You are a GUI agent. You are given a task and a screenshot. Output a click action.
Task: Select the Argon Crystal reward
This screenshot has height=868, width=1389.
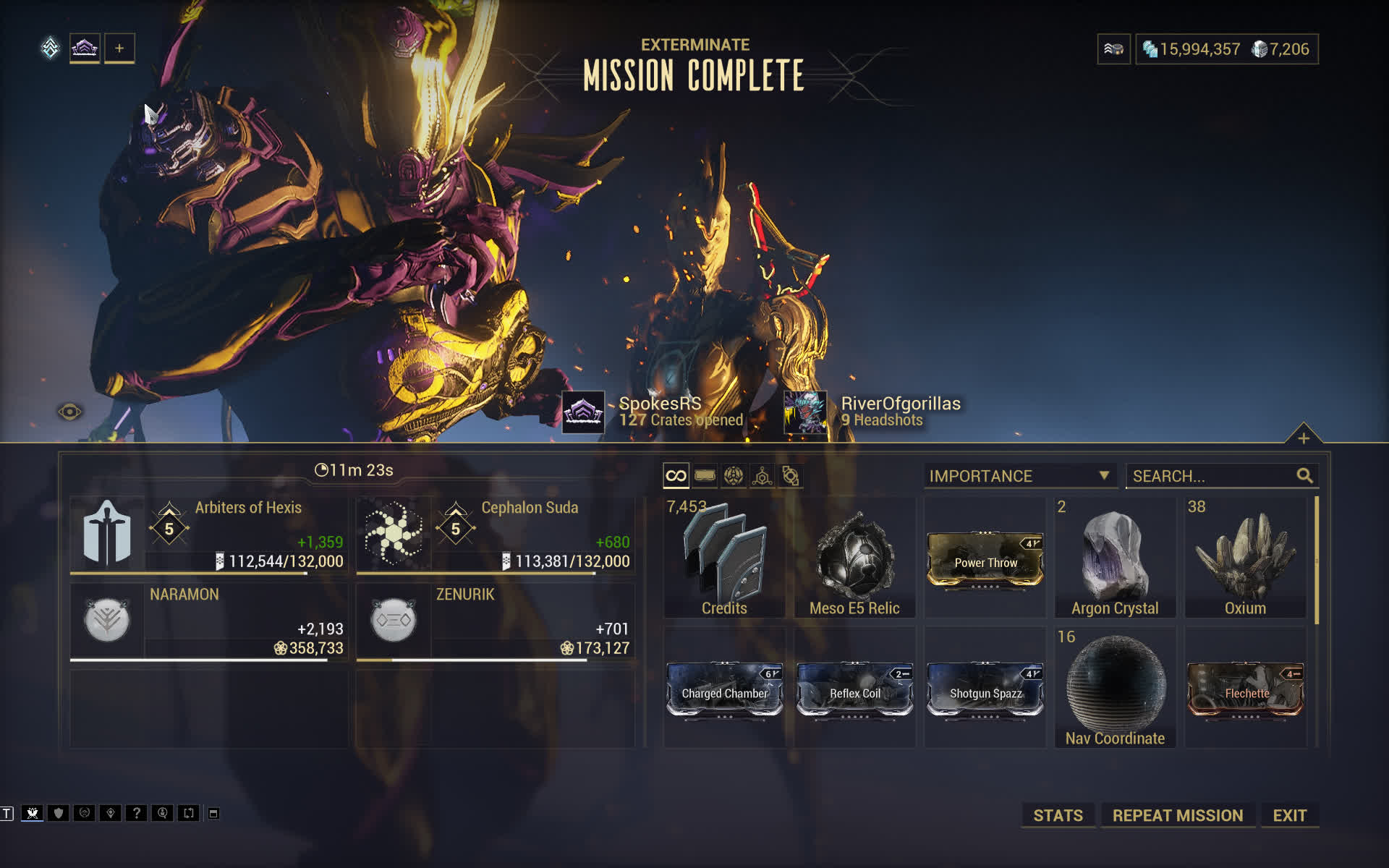click(x=1115, y=557)
